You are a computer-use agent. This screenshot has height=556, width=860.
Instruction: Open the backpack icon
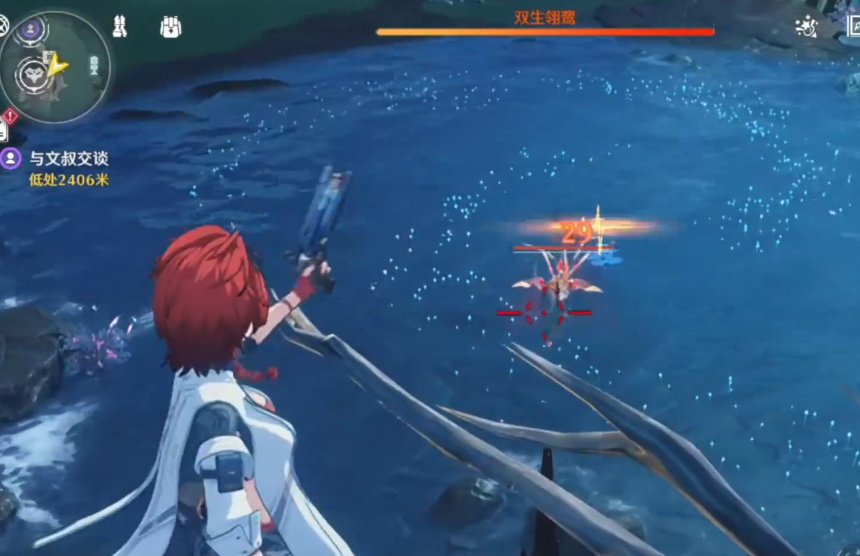tap(171, 27)
